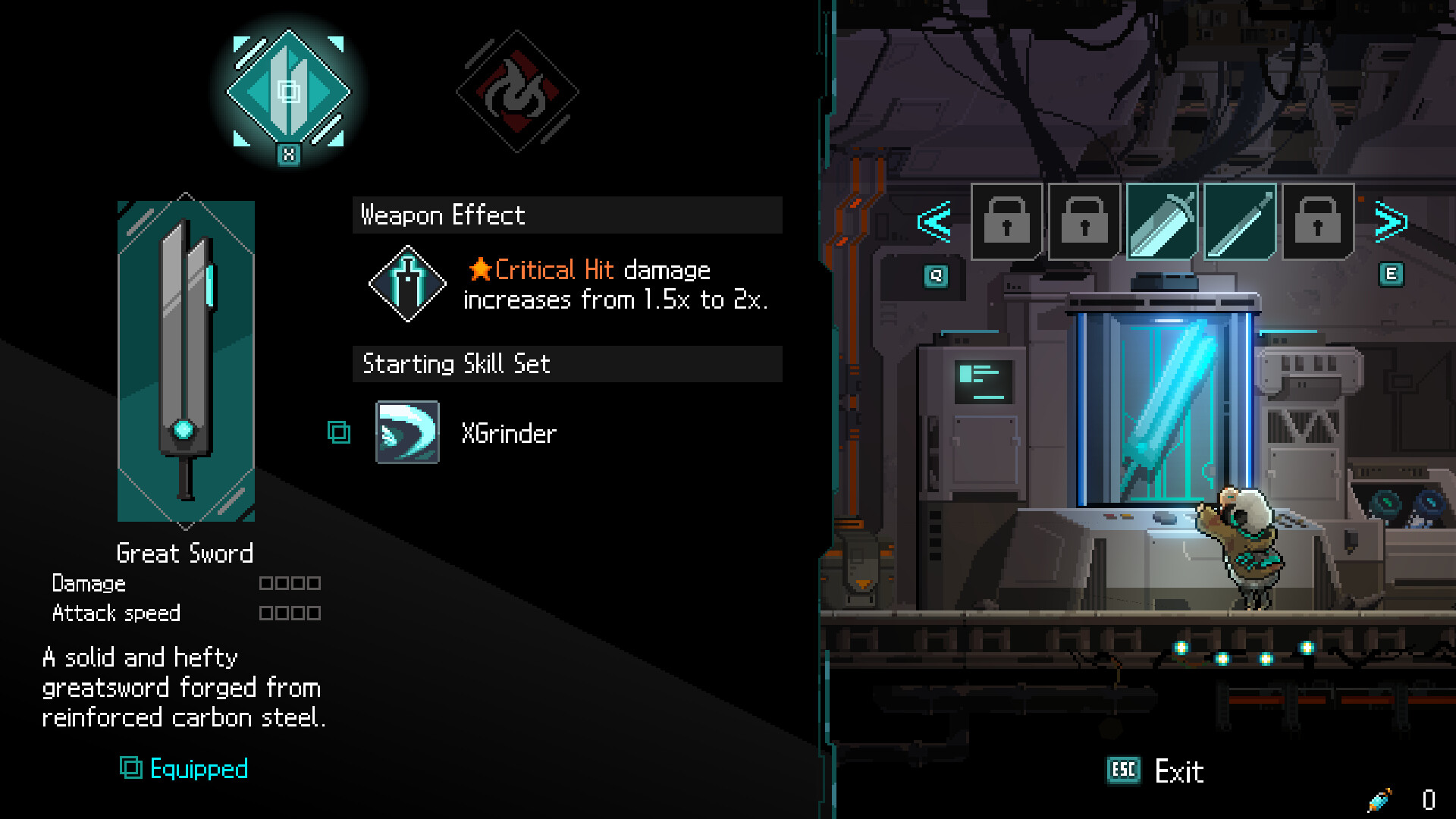Click the right chevron to browse weapons
This screenshot has height=819, width=1456.
pyautogui.click(x=1392, y=222)
